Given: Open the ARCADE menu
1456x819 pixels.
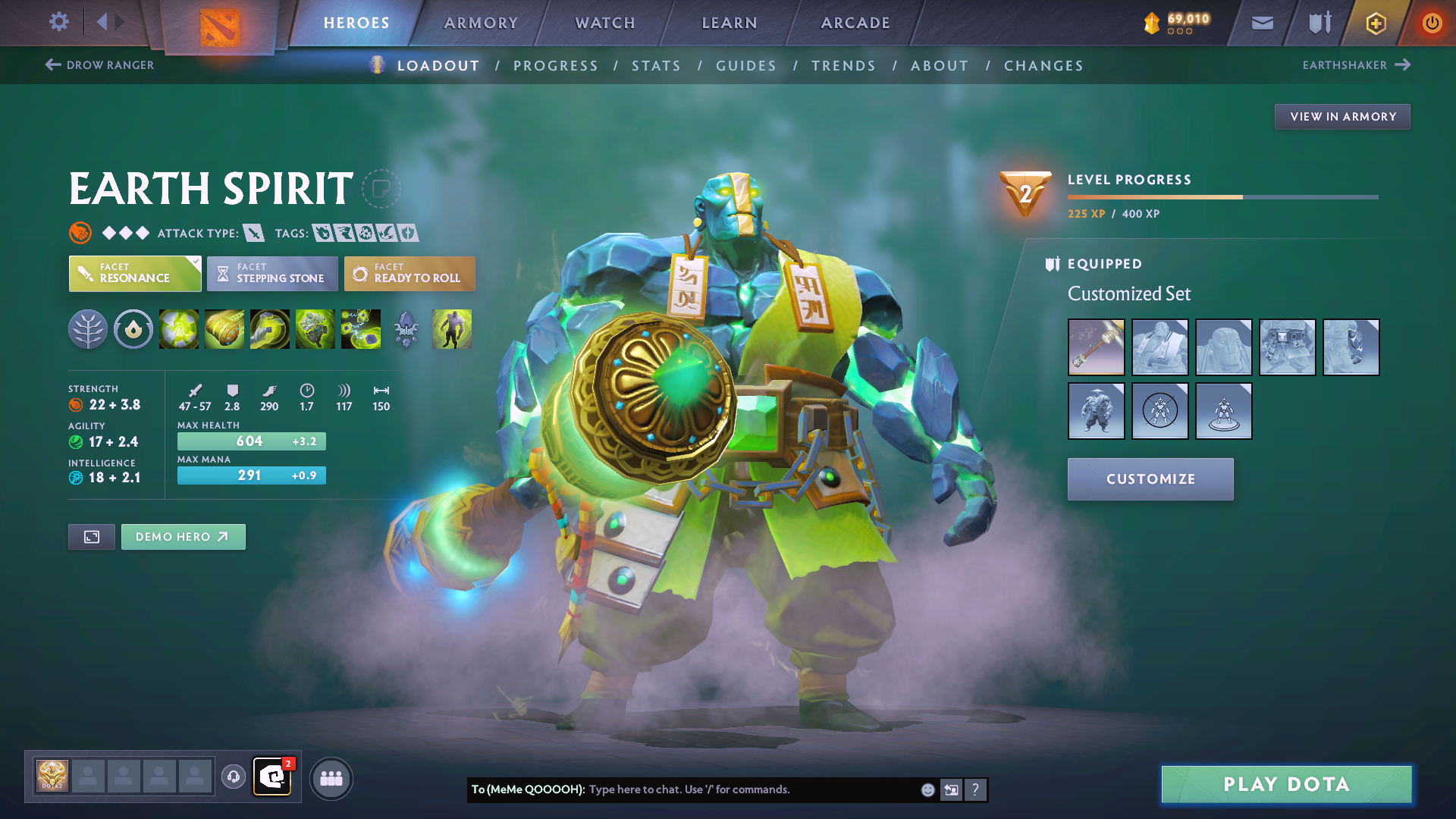Looking at the screenshot, I should click(x=855, y=23).
